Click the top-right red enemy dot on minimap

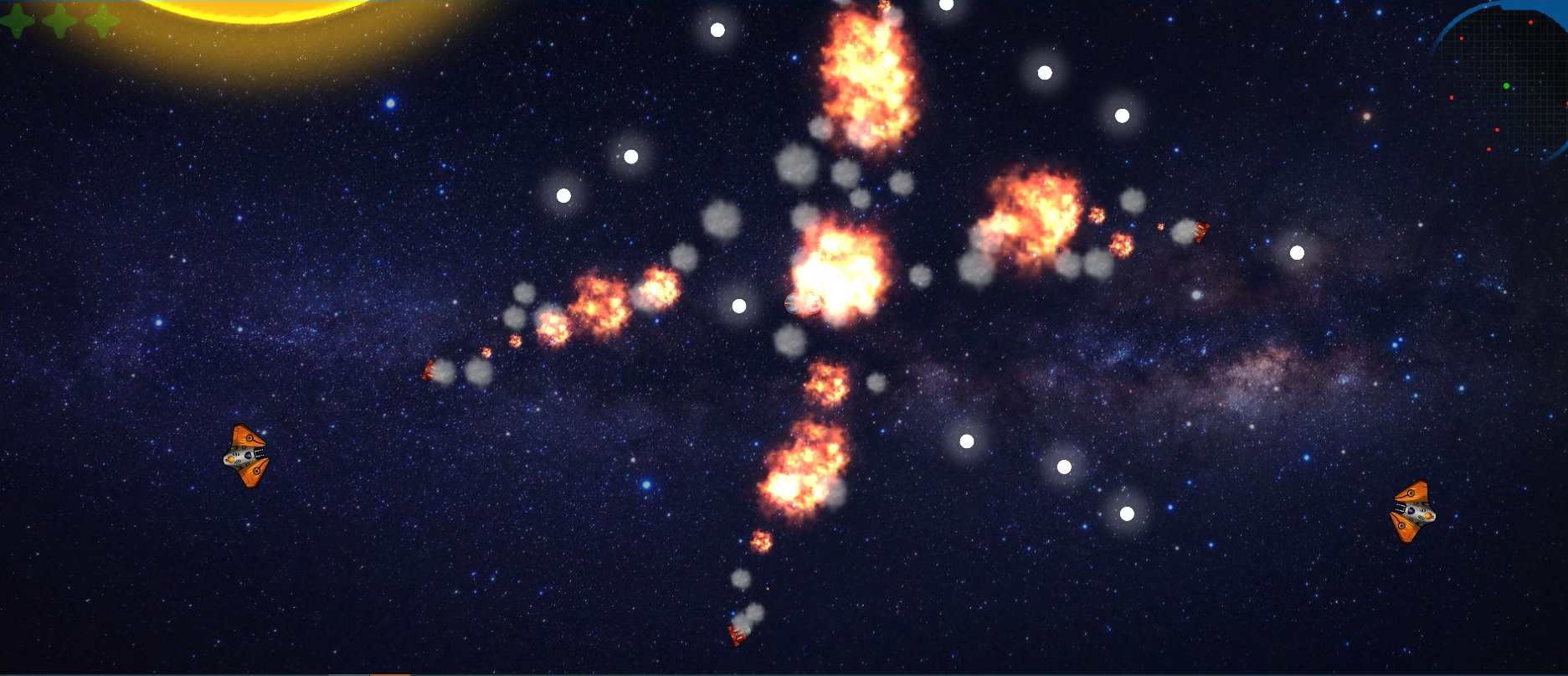[1531, 22]
